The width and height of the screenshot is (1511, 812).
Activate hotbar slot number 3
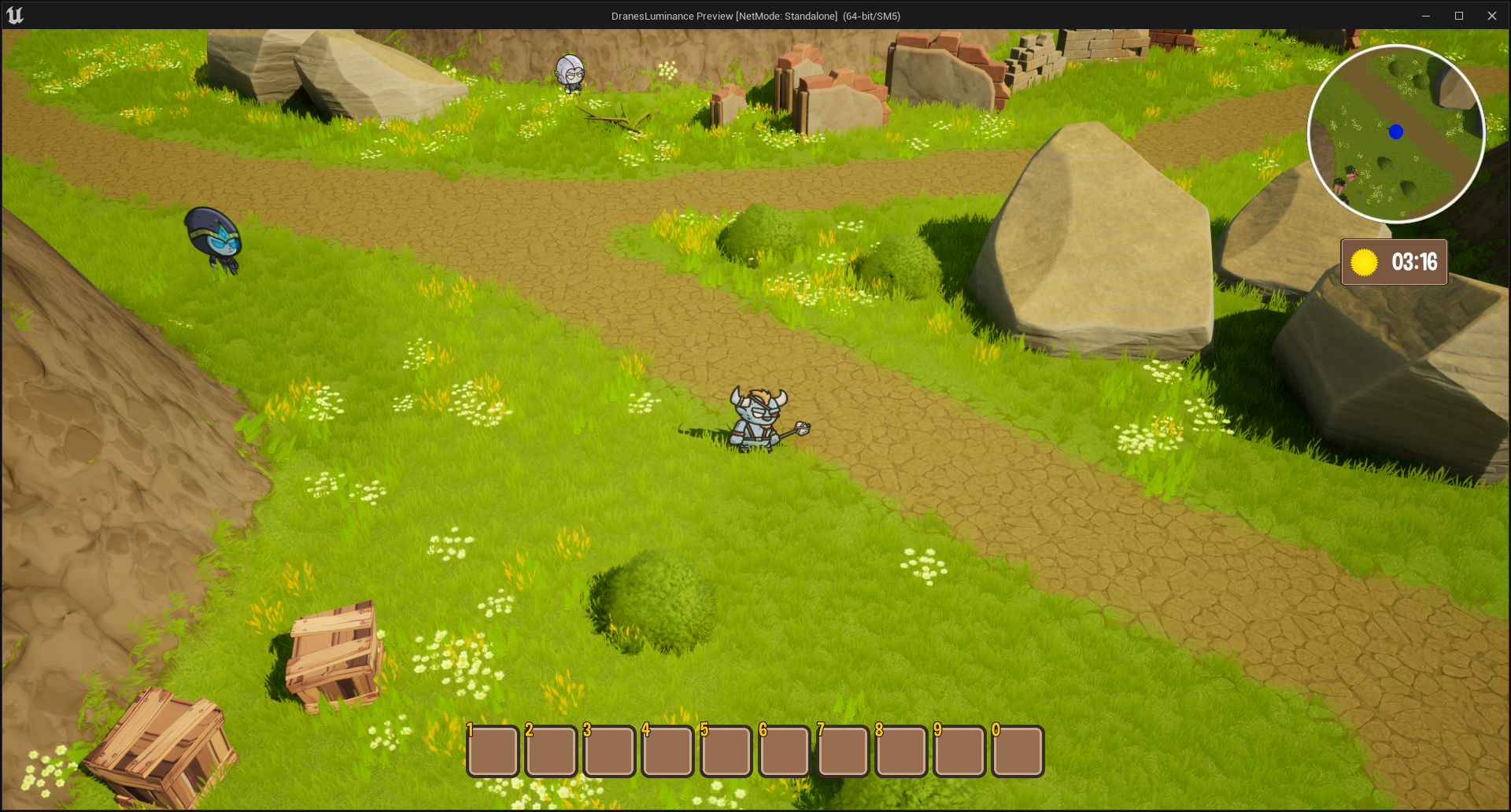pyautogui.click(x=609, y=751)
